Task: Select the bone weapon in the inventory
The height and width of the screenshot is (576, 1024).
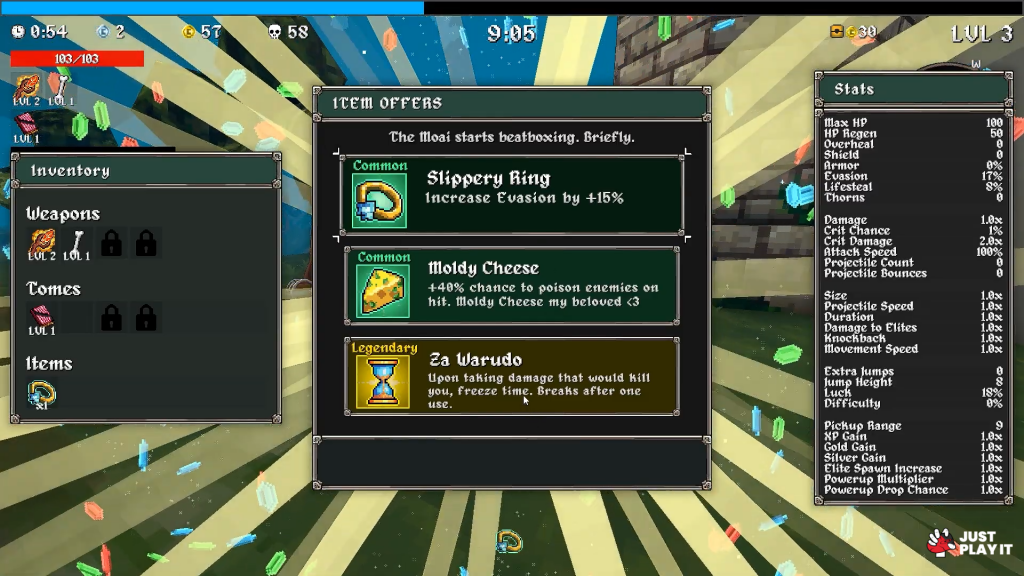Action: (77, 240)
